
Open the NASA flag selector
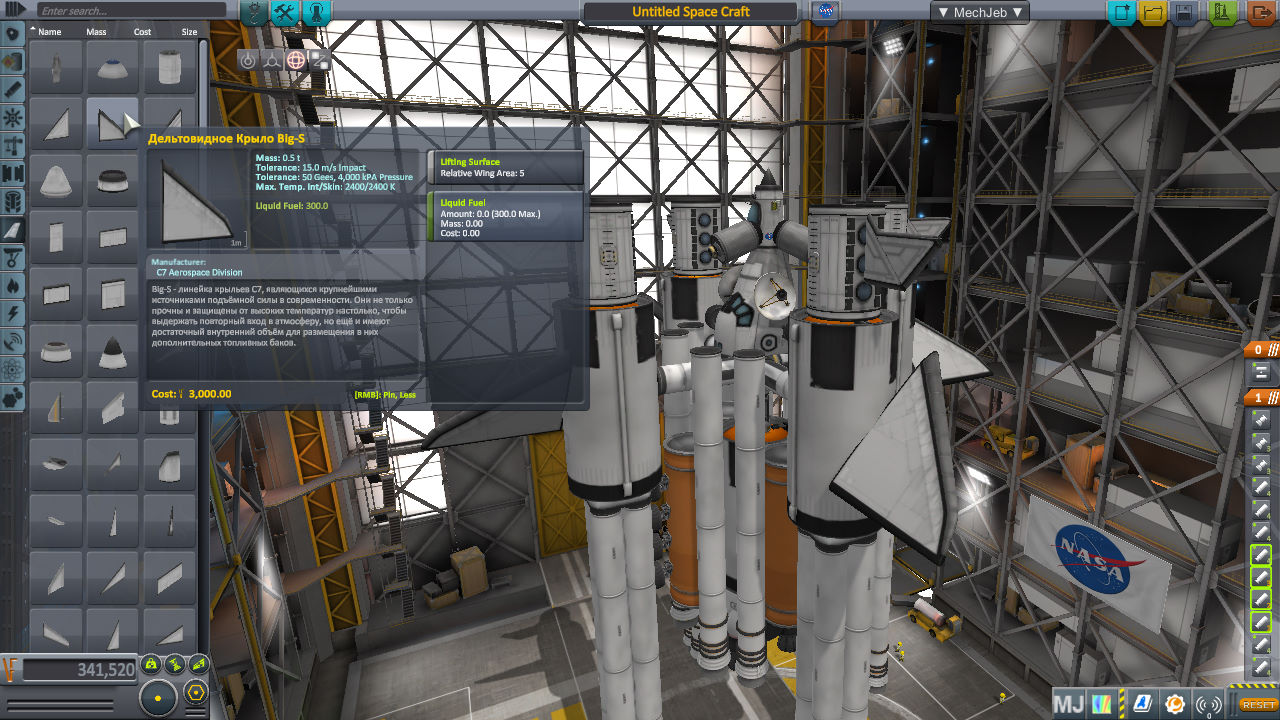click(826, 12)
